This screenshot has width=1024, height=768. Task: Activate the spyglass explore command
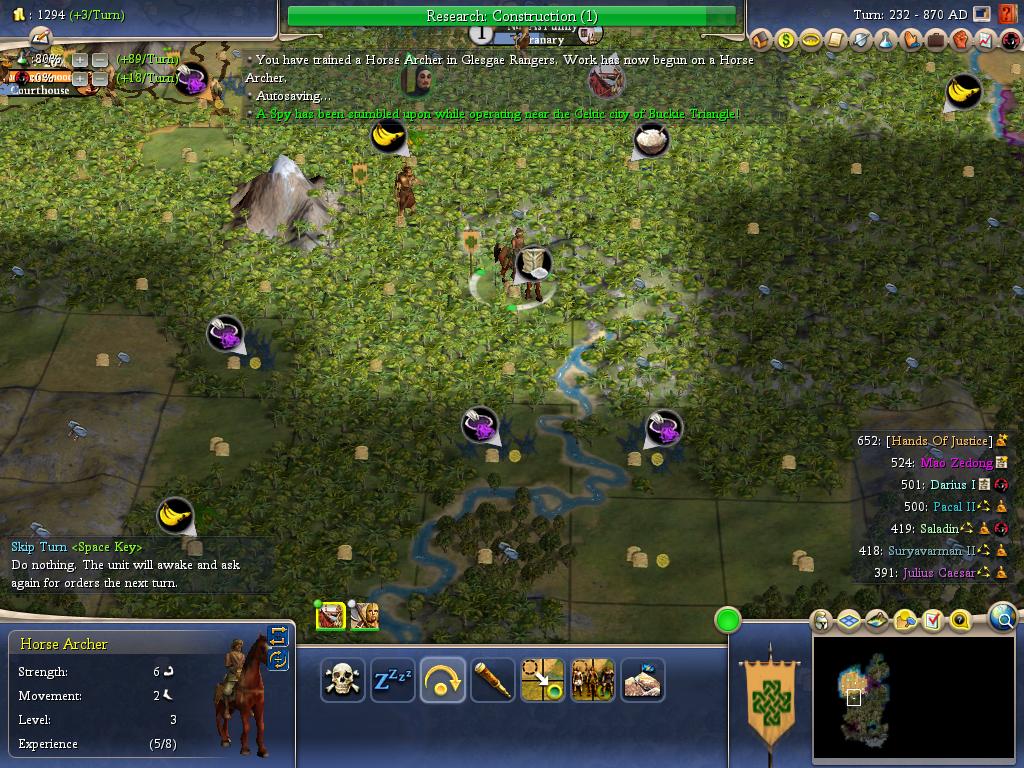(492, 681)
